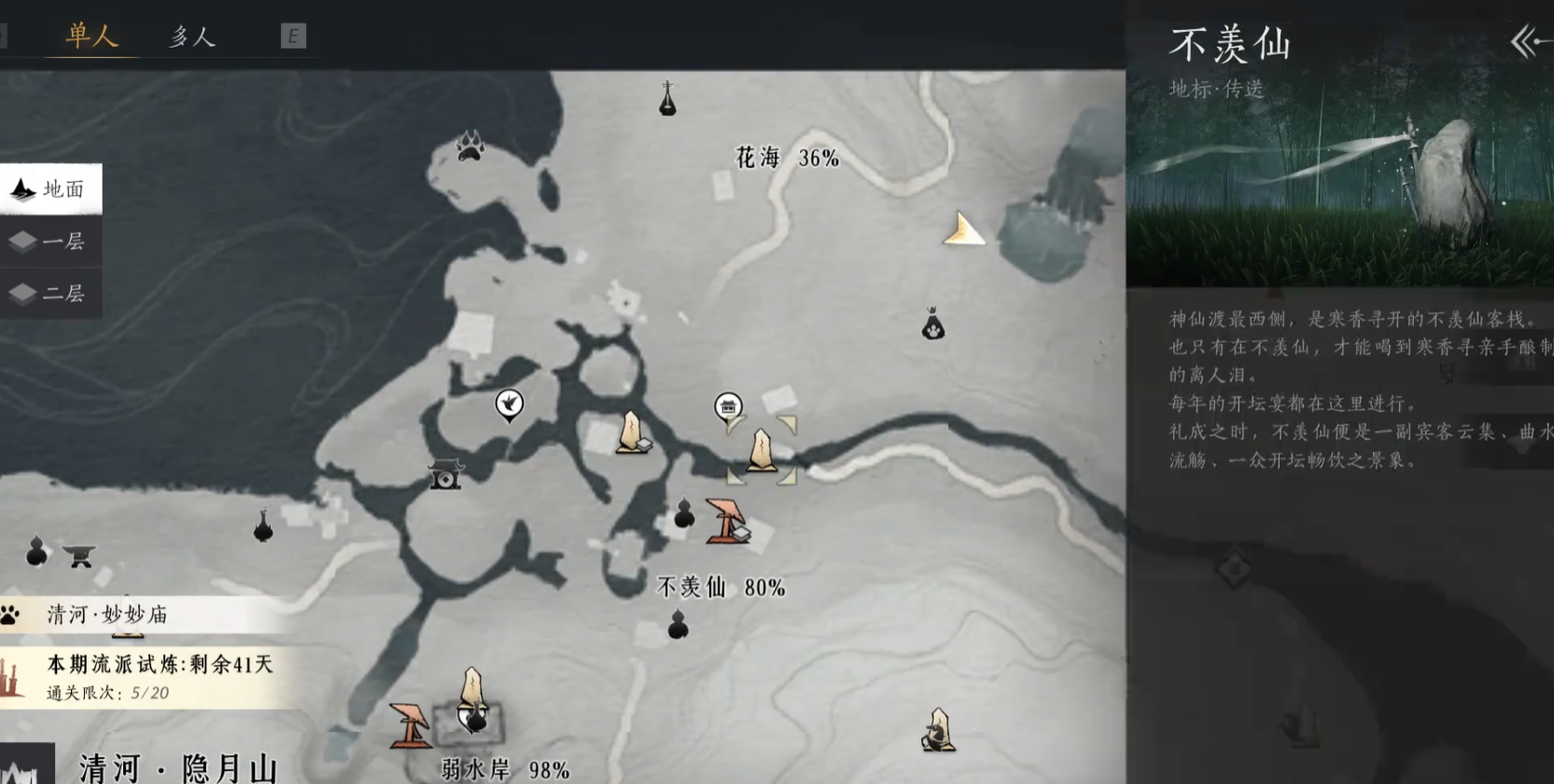The height and width of the screenshot is (784, 1554).
Task: Collapse the 不羡仙 info panel arrow
Action: (x=1527, y=42)
